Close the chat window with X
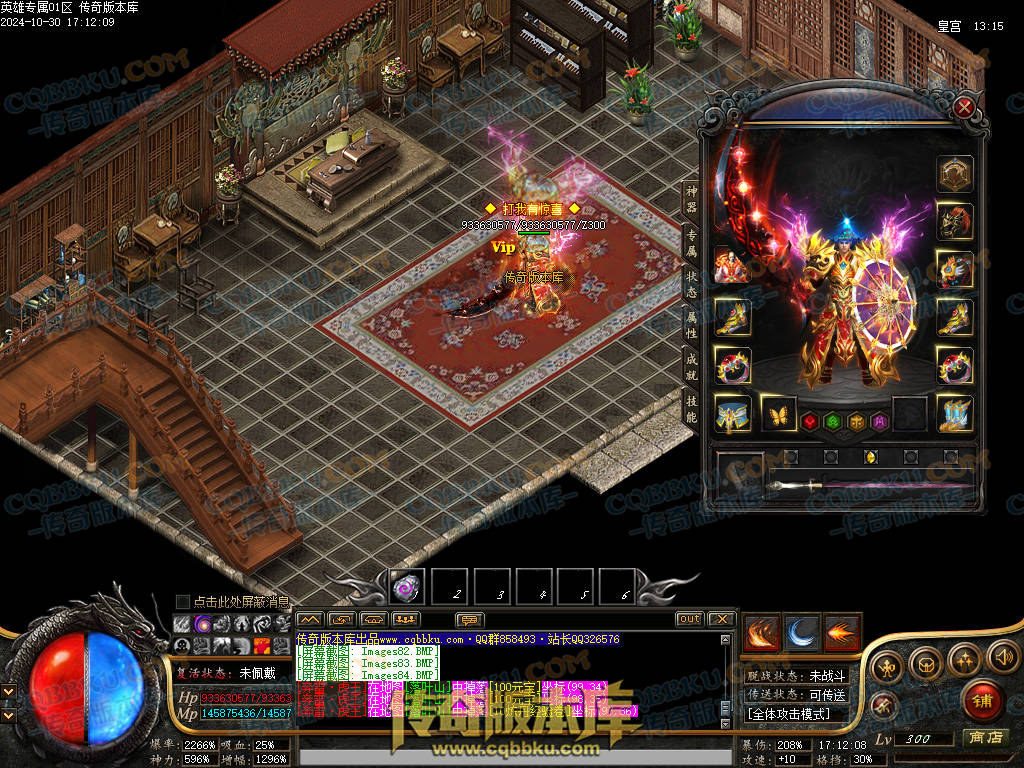Viewport: 1024px width, 768px height. [722, 619]
